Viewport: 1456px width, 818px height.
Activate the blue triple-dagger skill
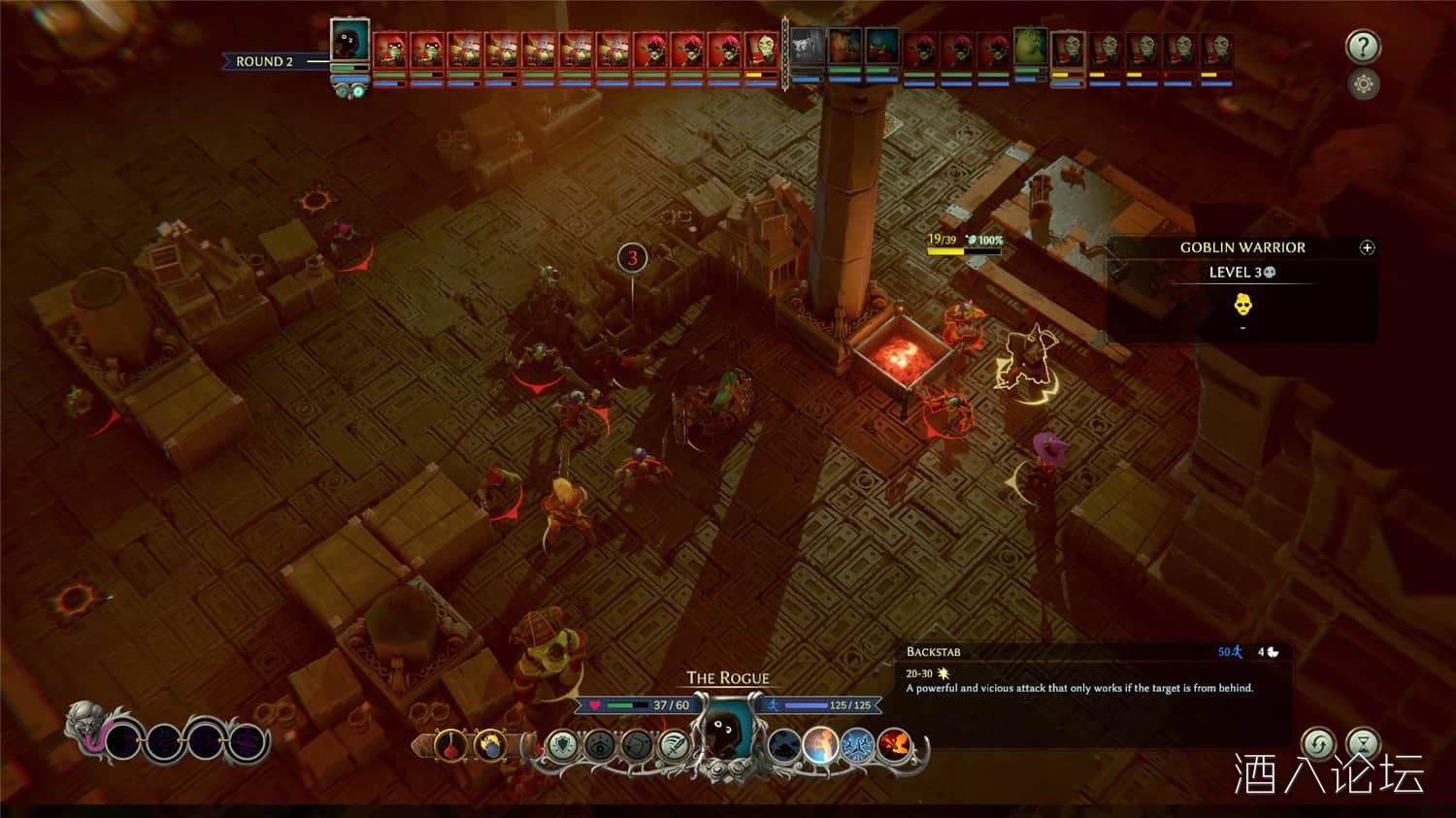(858, 746)
